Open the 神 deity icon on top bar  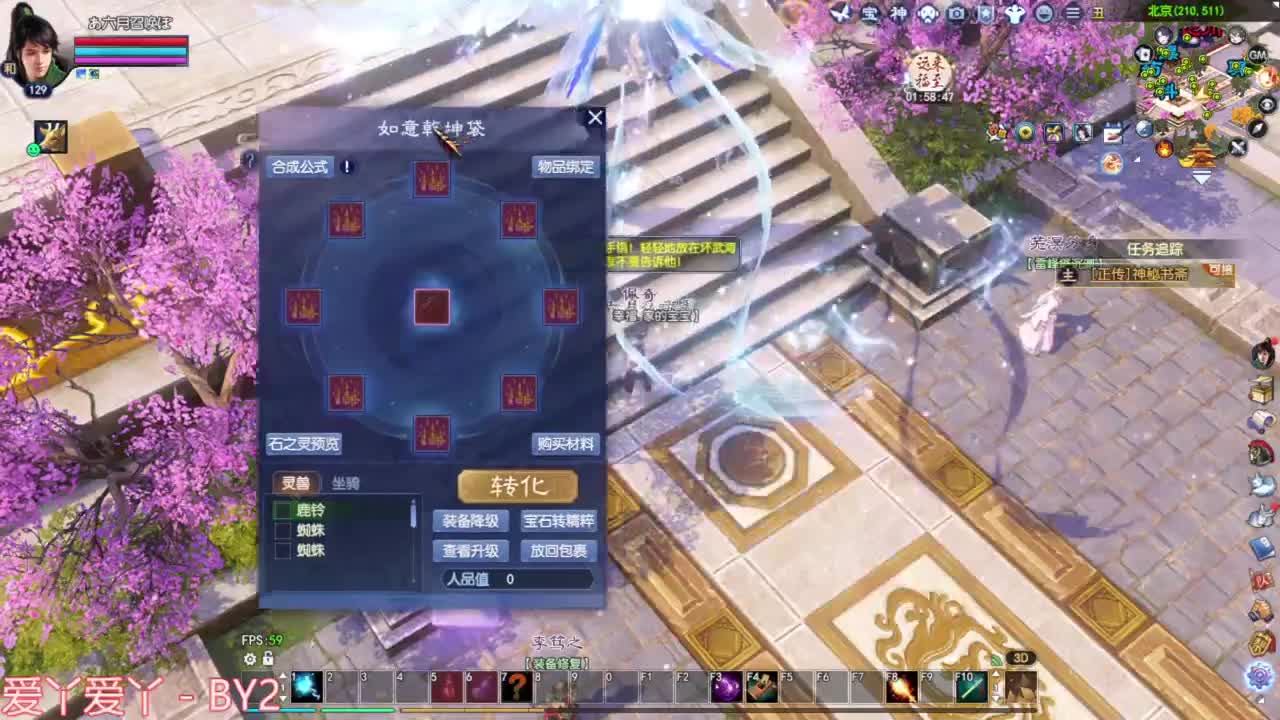[x=898, y=13]
